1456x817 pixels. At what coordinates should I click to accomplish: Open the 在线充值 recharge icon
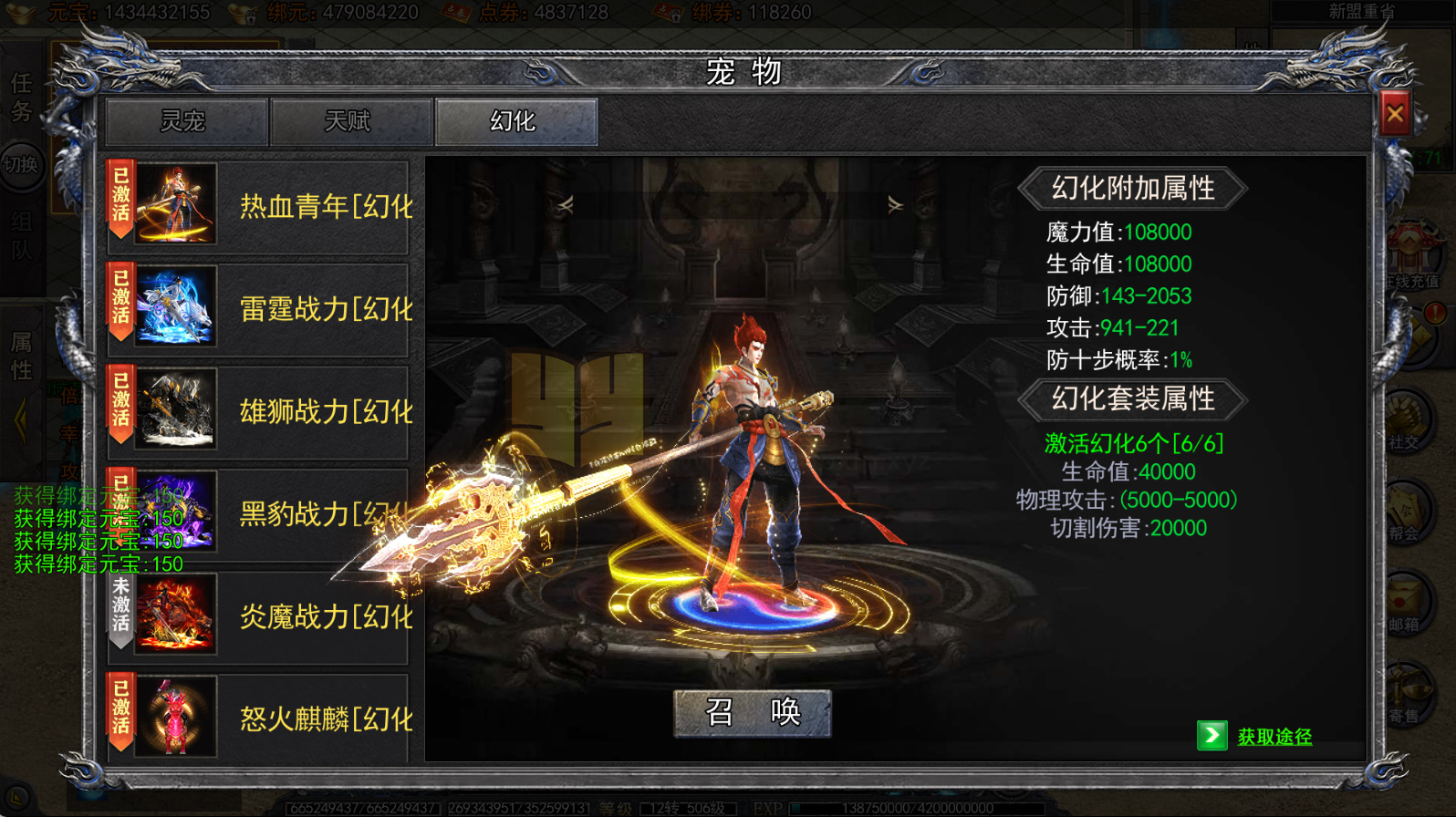1415,260
